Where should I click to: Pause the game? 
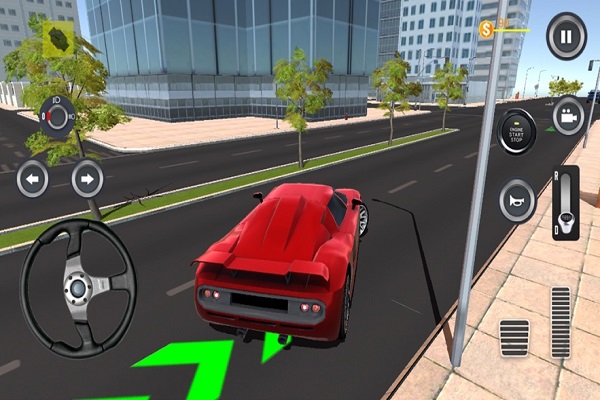pyautogui.click(x=566, y=36)
